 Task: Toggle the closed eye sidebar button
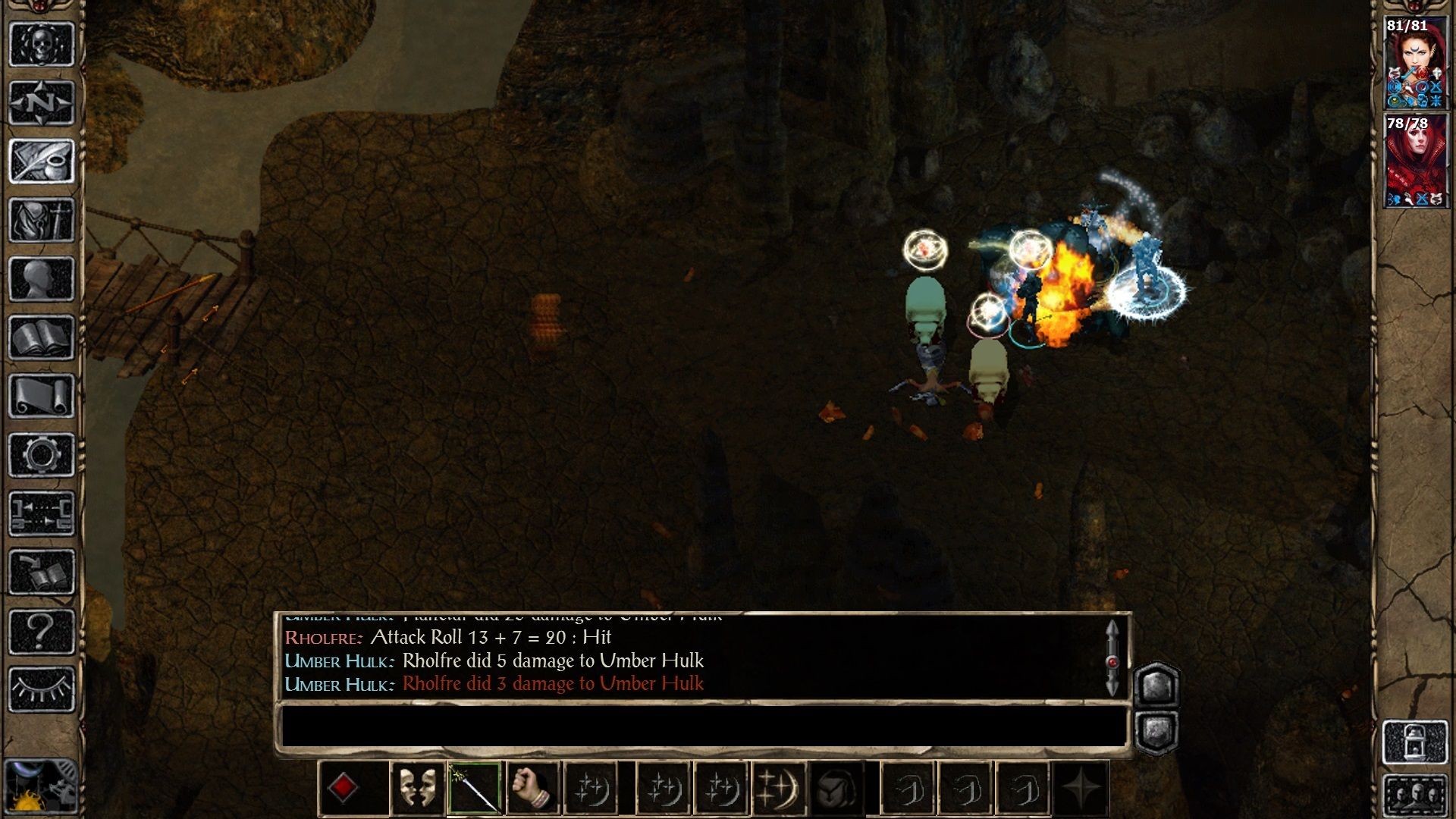(x=42, y=689)
